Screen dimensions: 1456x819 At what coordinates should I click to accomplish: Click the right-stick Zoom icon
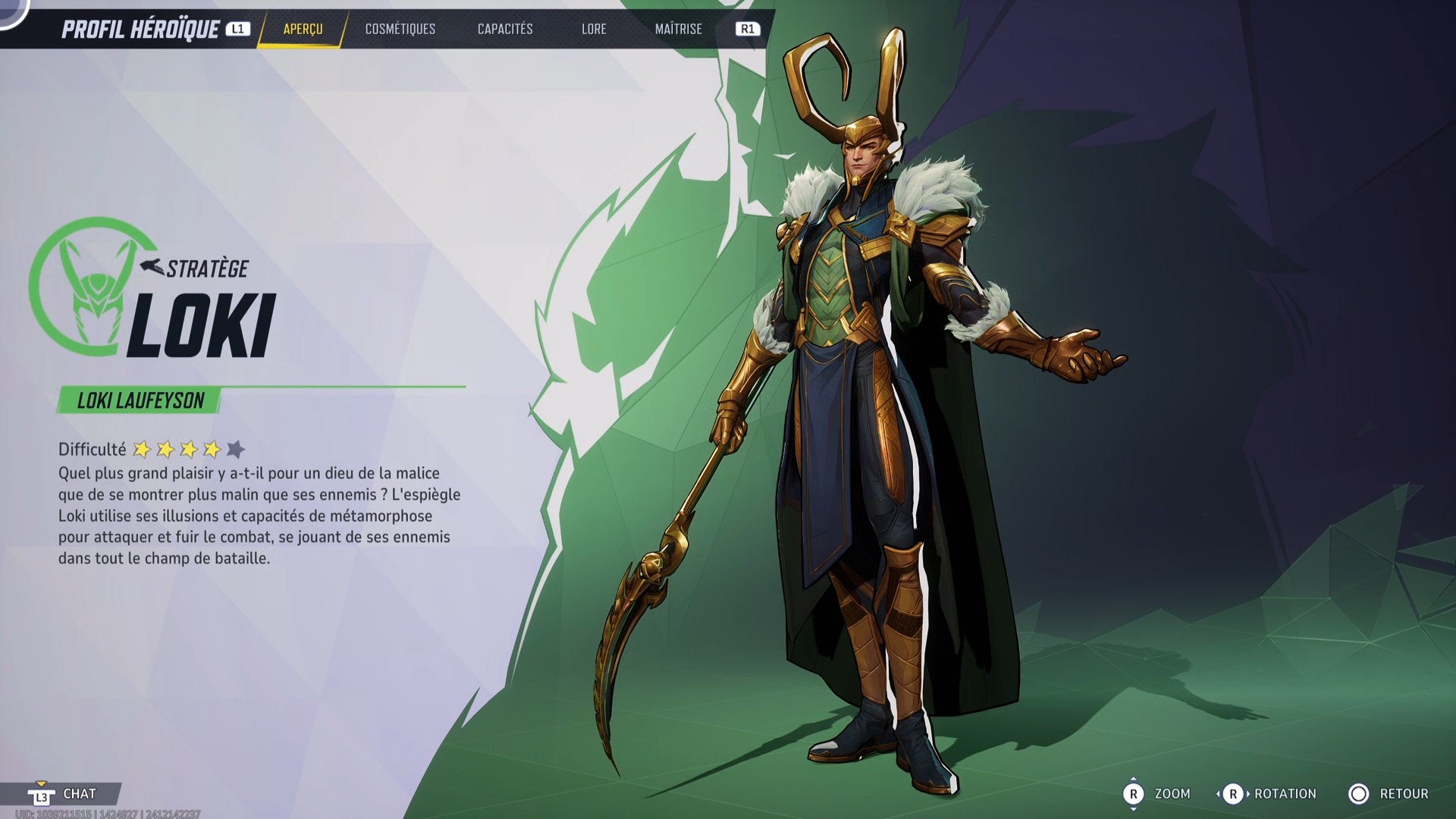coord(1135,794)
